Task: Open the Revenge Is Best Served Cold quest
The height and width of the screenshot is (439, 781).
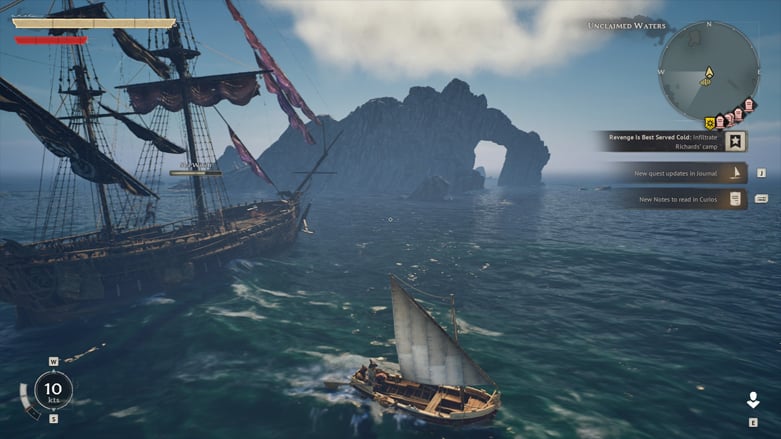Action: click(662, 141)
